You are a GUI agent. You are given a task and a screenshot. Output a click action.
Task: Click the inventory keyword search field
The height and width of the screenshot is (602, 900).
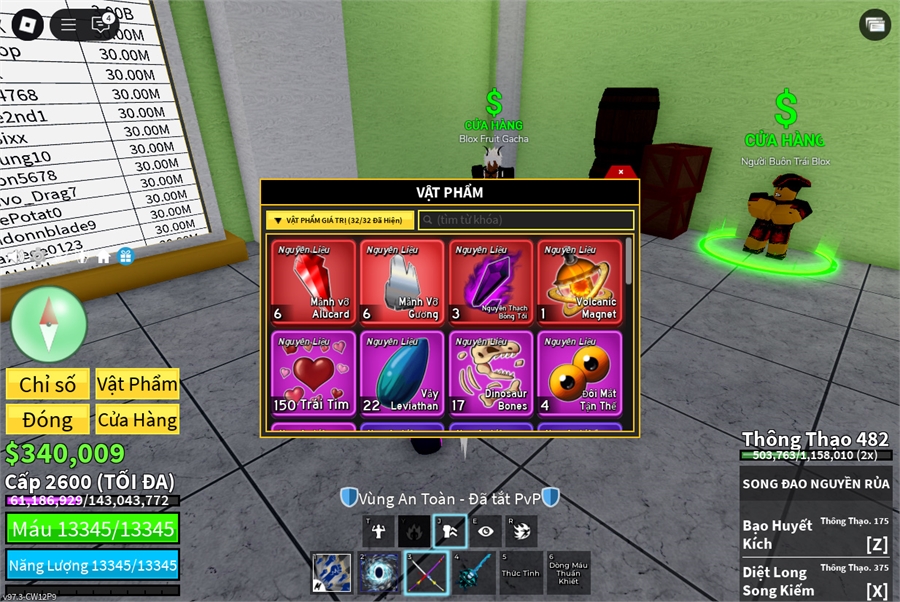pyautogui.click(x=526, y=220)
